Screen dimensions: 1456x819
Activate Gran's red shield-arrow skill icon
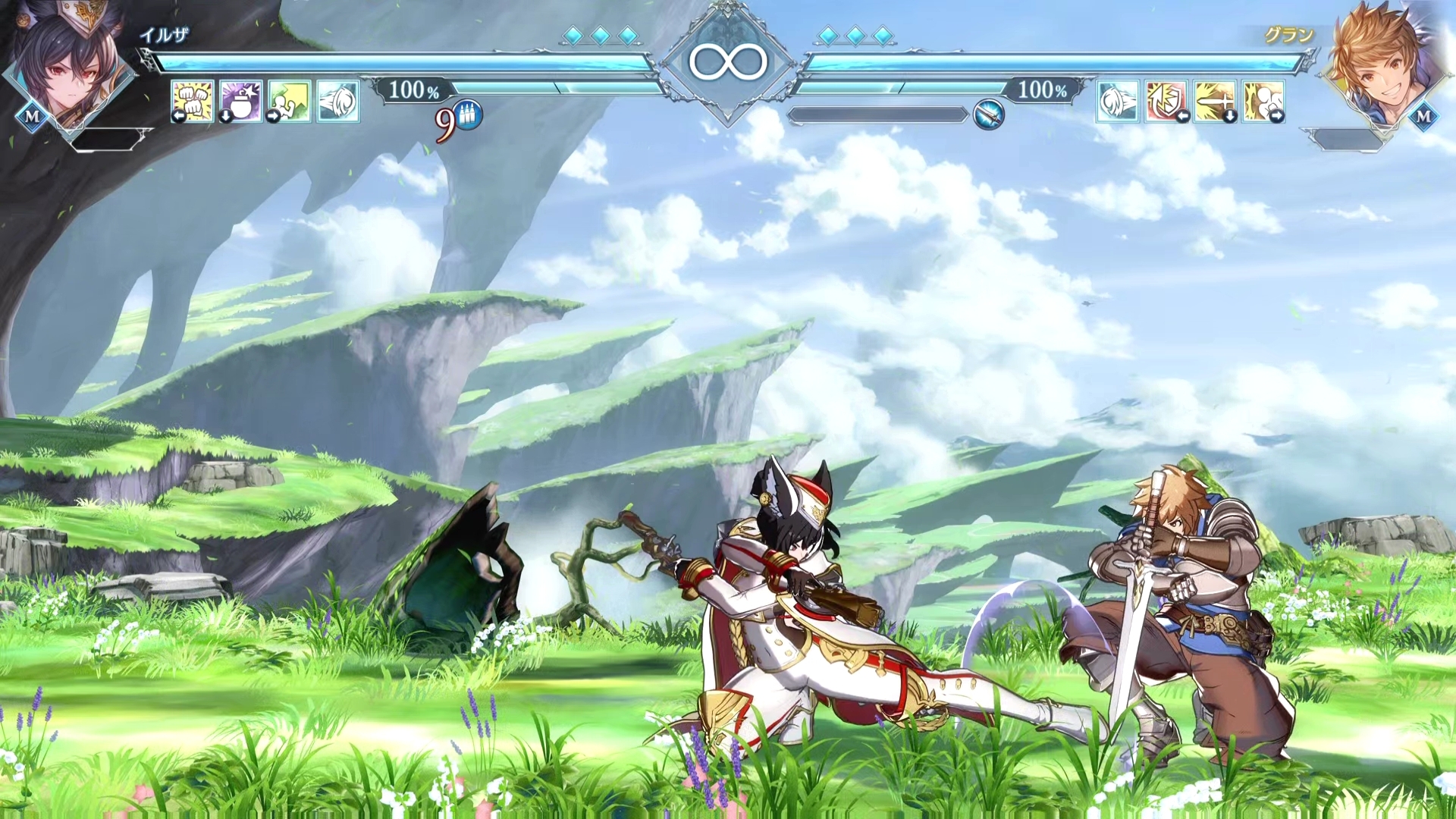coord(1166,100)
